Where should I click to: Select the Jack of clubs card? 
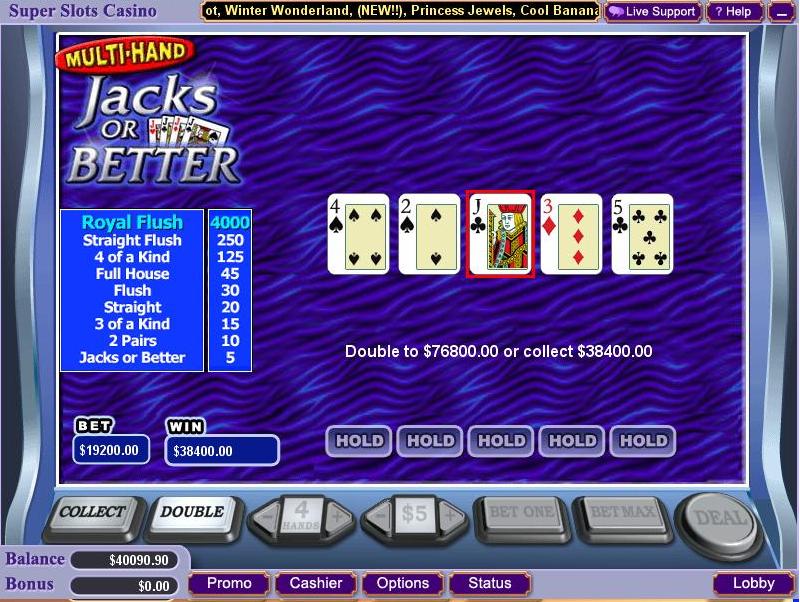pos(500,234)
